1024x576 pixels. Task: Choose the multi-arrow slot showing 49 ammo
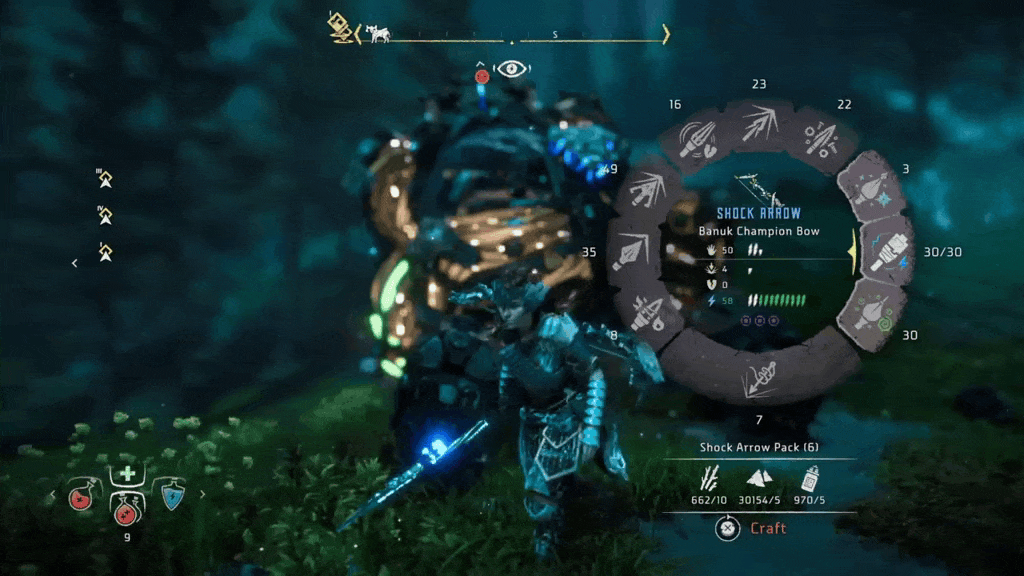[645, 187]
